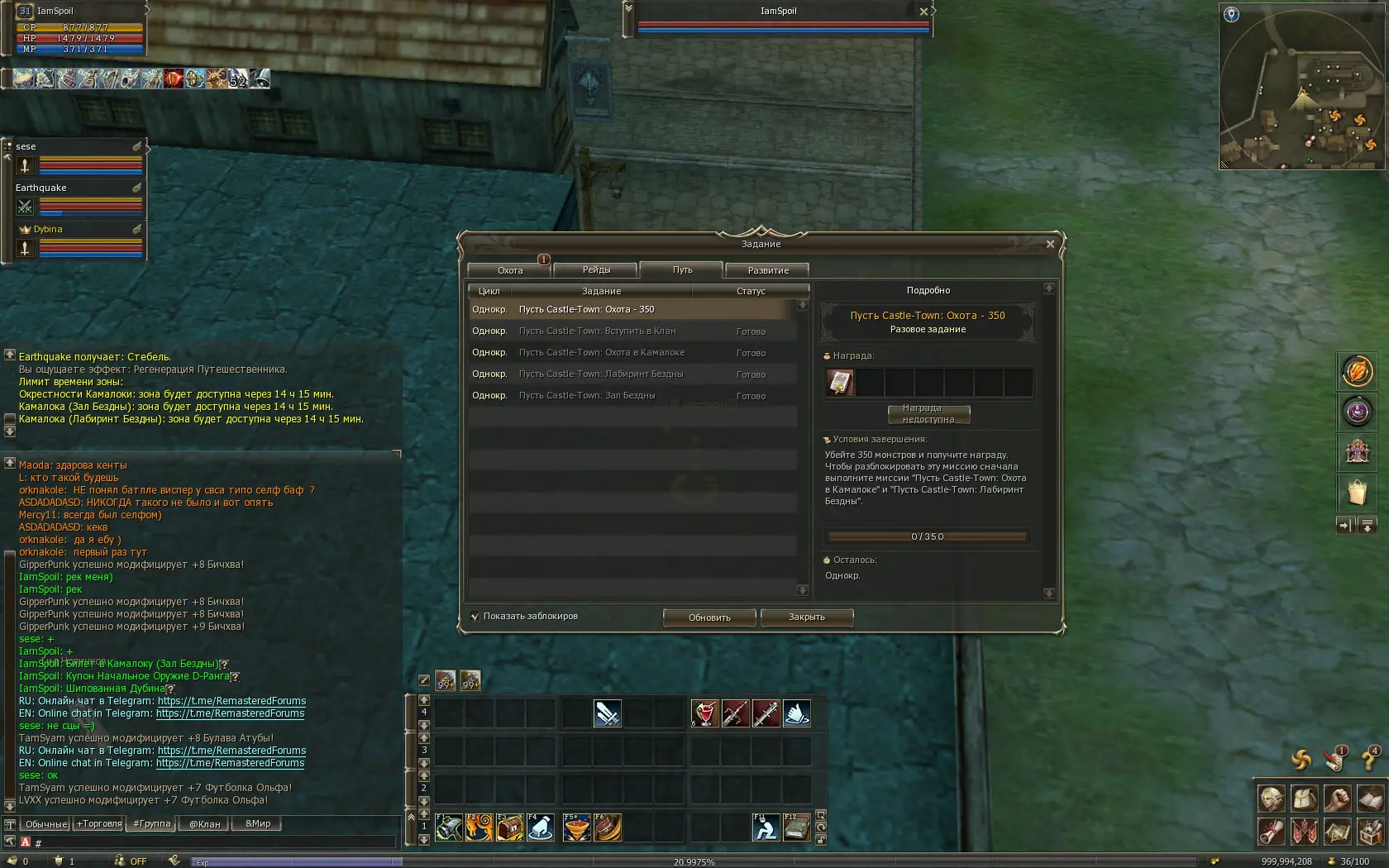This screenshot has height=868, width=1389.
Task: Toggle the Показать заблокиров checkbox
Action: [475, 617]
